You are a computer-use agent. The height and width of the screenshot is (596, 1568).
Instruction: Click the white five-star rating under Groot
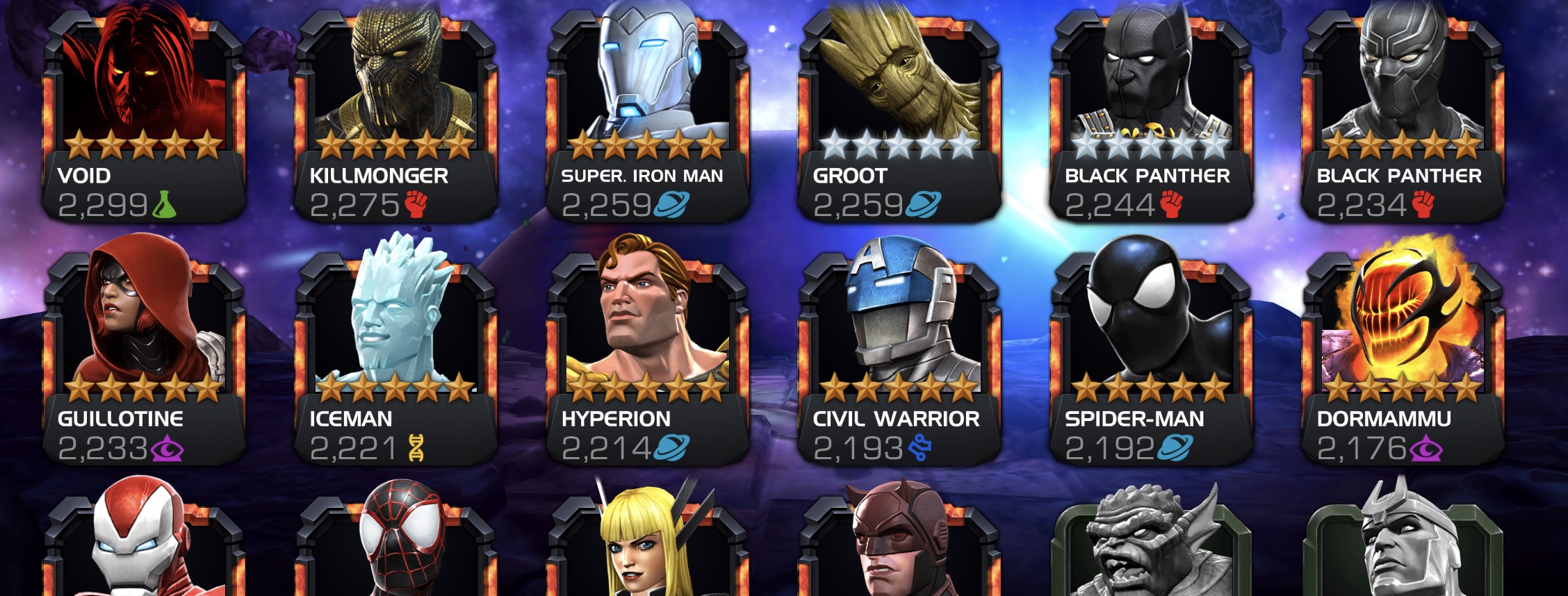click(x=895, y=142)
